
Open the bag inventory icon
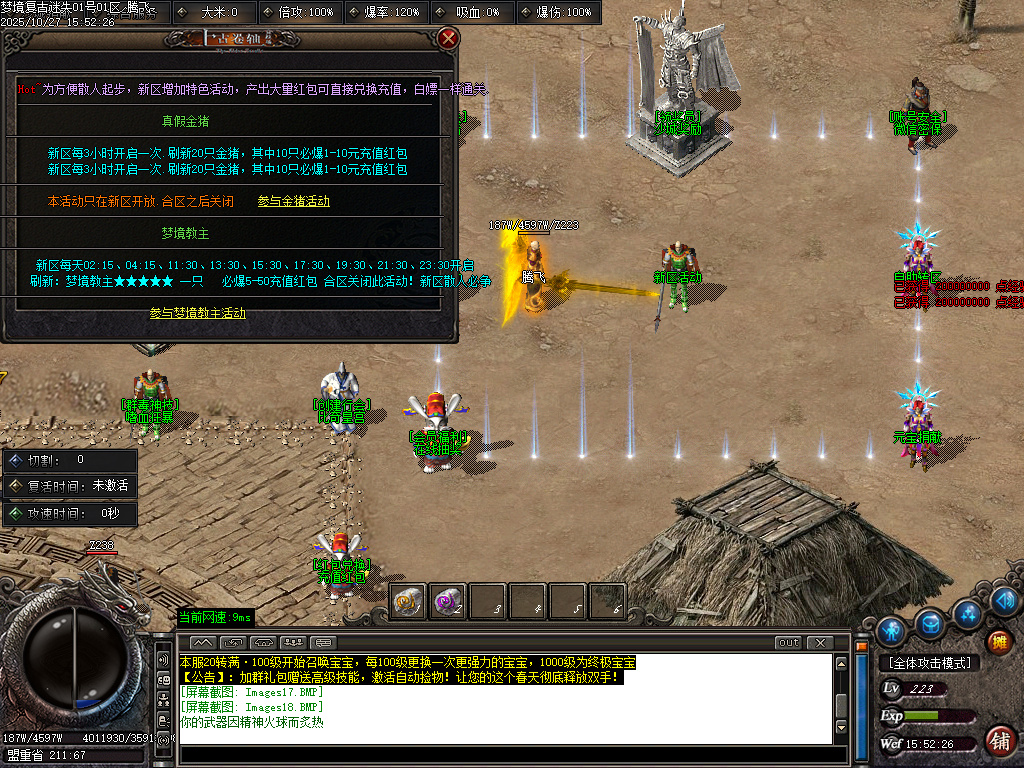click(930, 623)
